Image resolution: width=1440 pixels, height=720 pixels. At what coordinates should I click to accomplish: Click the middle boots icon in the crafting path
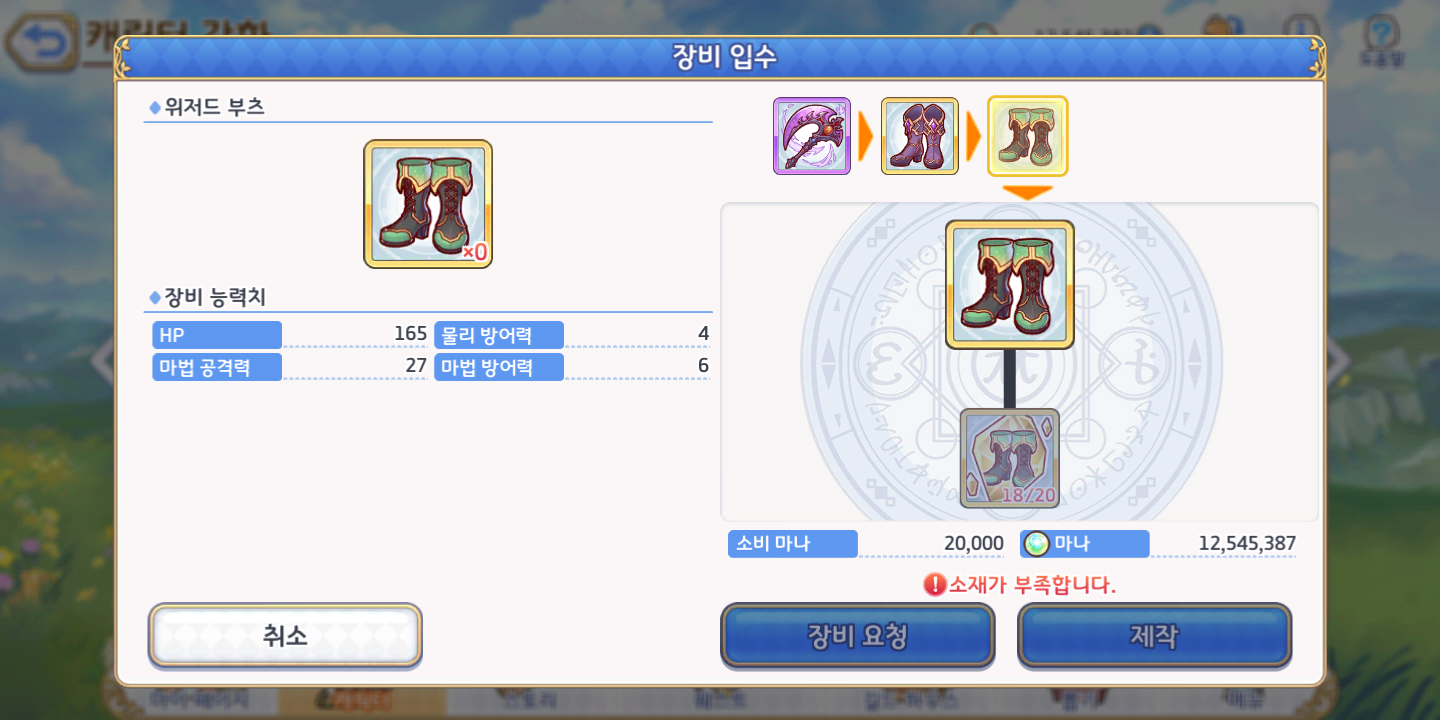click(919, 135)
